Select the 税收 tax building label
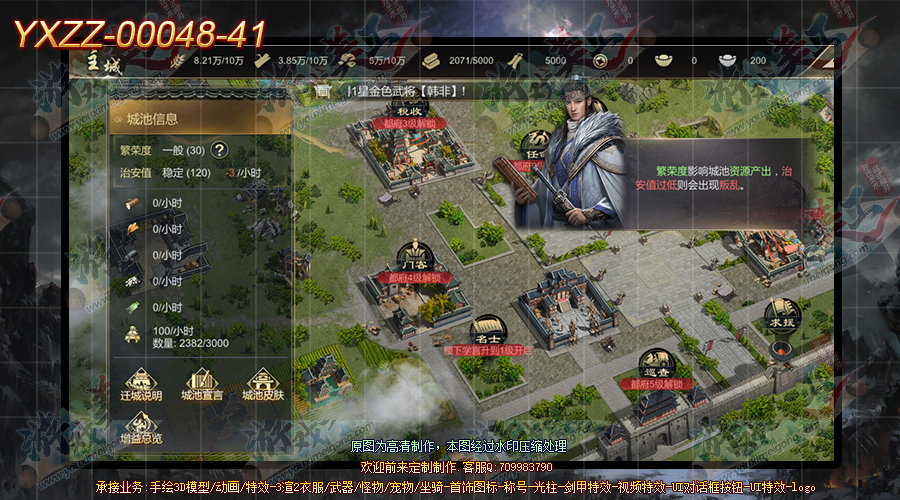This screenshot has height=500, width=900. click(411, 110)
